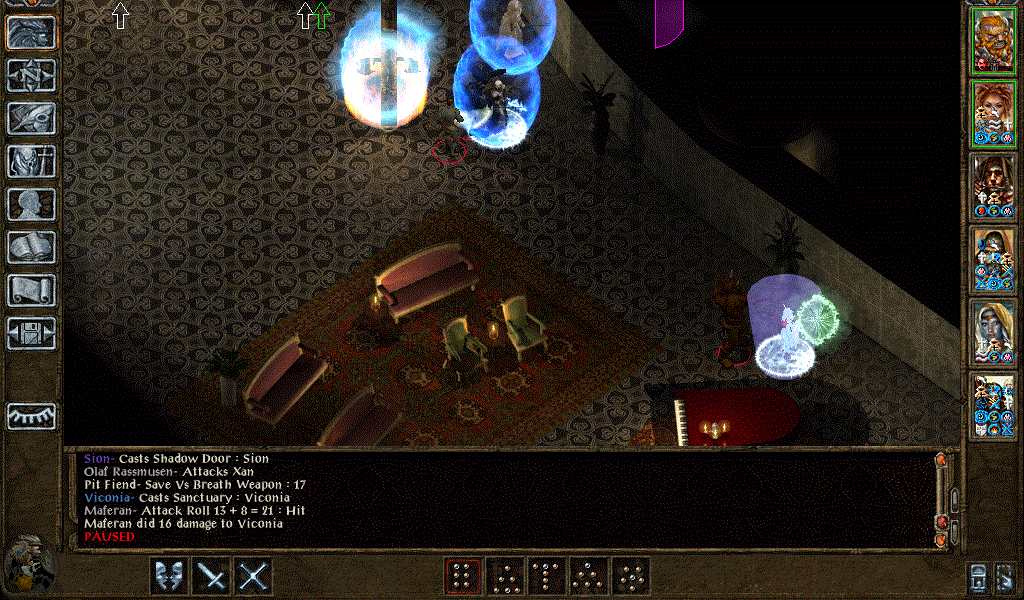Viewport: 1024px width, 600px height.
Task: Select the pale hooded drow portrait
Action: click(993, 332)
